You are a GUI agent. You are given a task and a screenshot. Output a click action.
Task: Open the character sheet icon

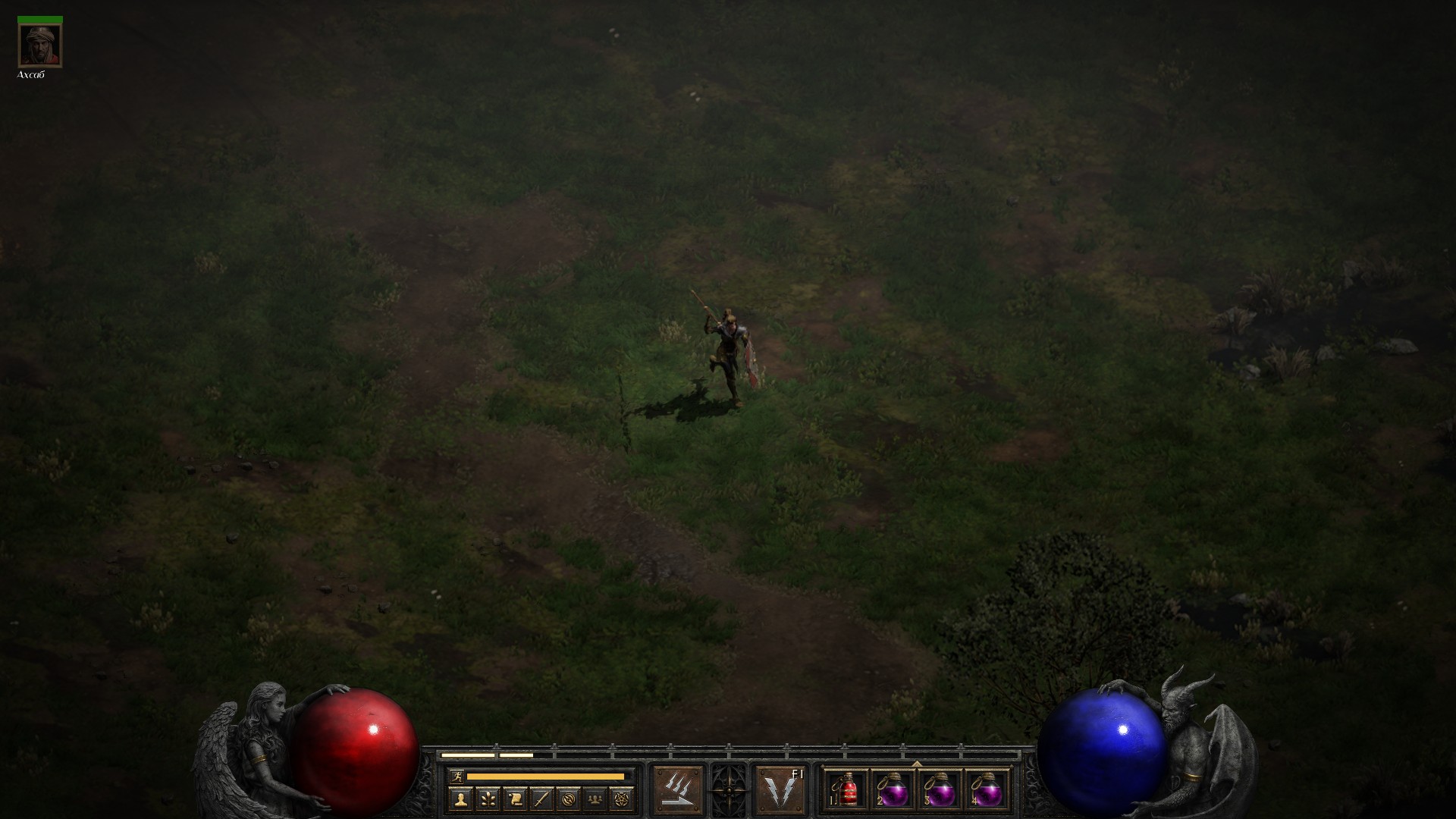tap(460, 799)
